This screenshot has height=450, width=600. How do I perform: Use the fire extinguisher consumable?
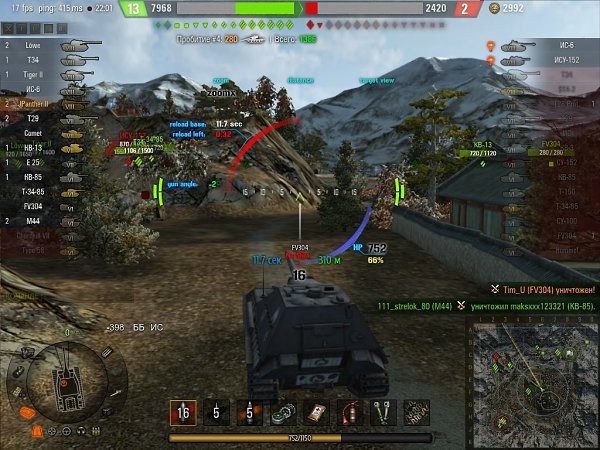tap(349, 411)
